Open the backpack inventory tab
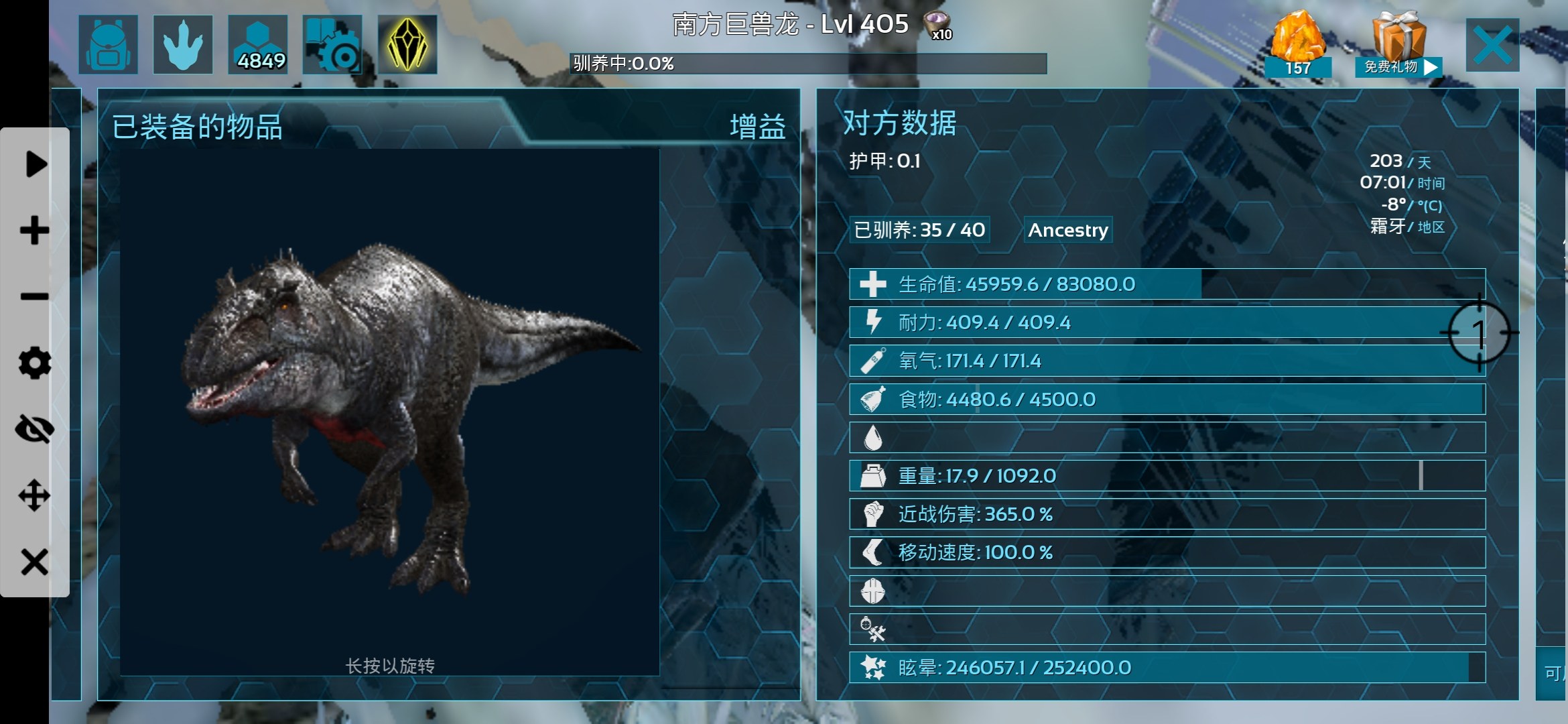1568x724 pixels. click(108, 44)
